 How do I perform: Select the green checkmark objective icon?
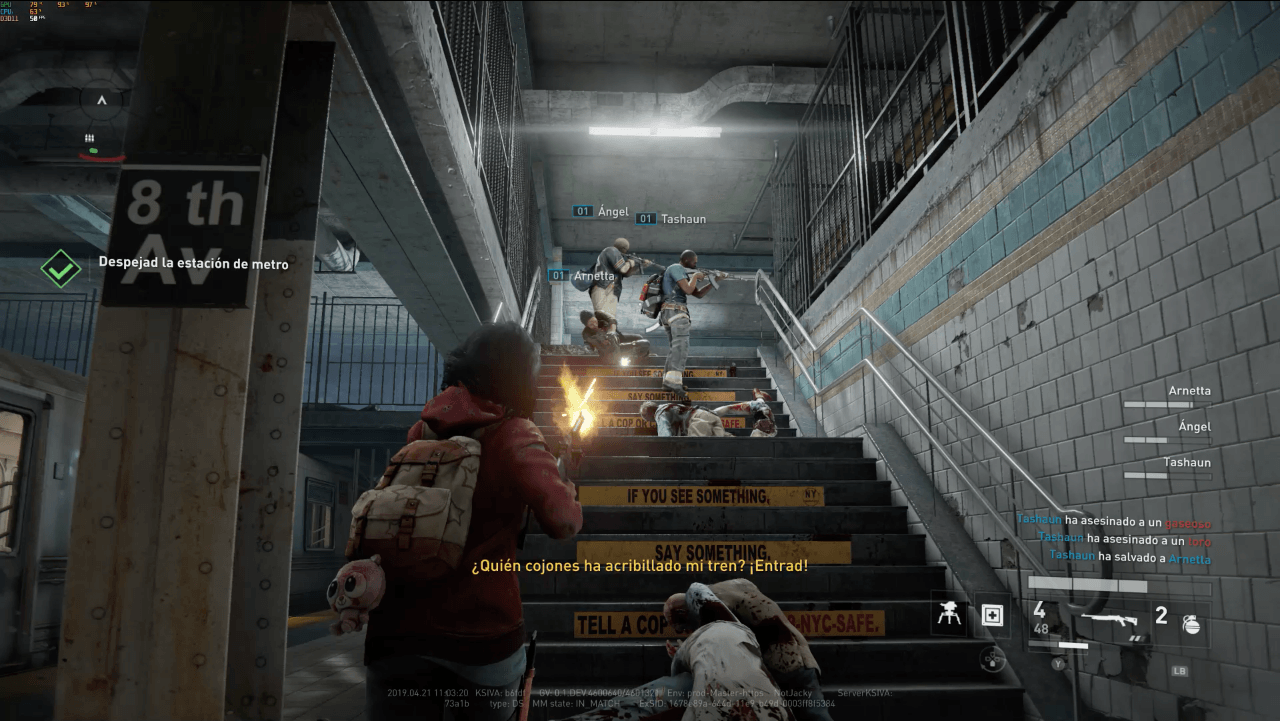(60, 269)
